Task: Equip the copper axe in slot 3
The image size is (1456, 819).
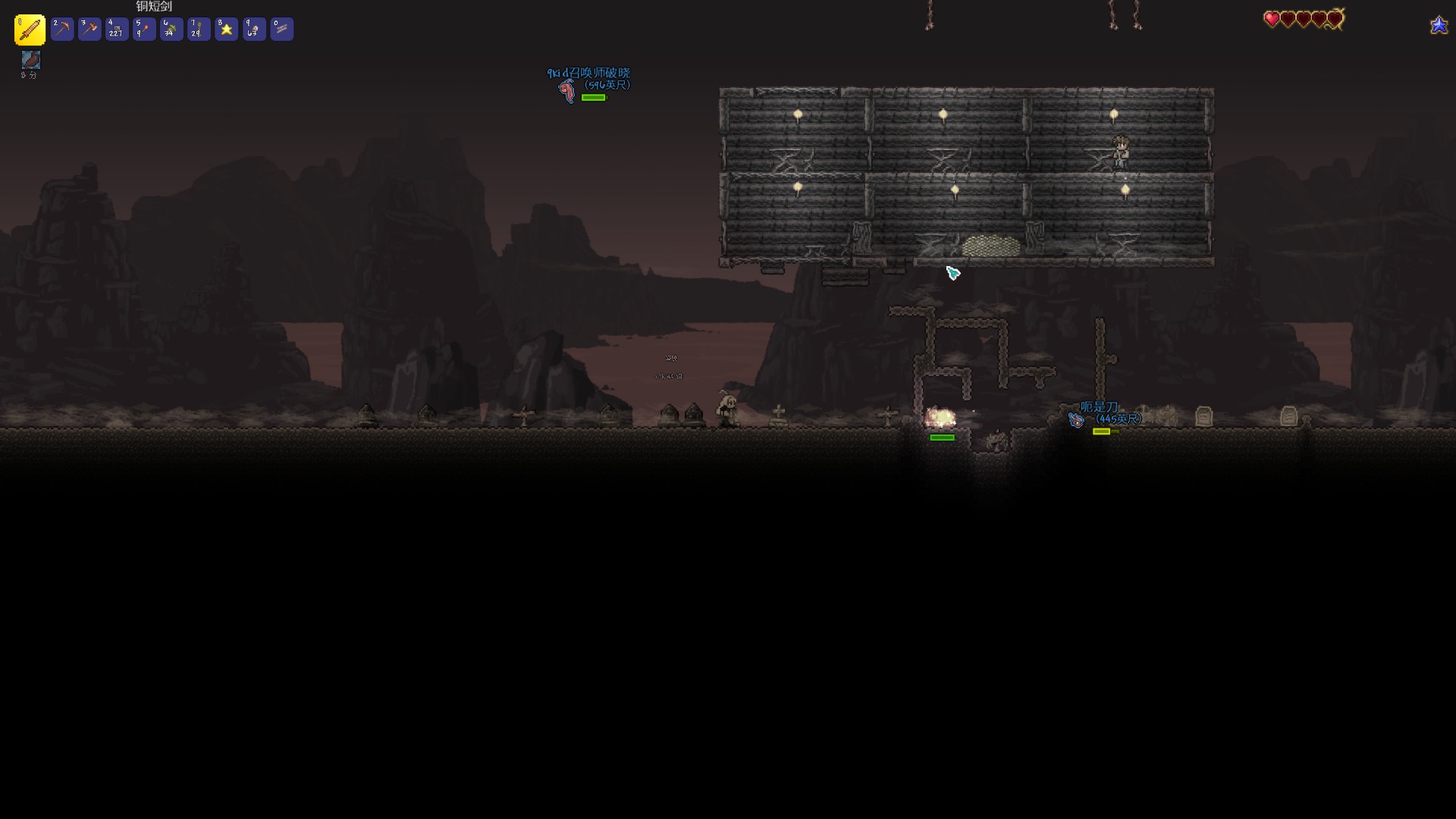Action: click(89, 30)
